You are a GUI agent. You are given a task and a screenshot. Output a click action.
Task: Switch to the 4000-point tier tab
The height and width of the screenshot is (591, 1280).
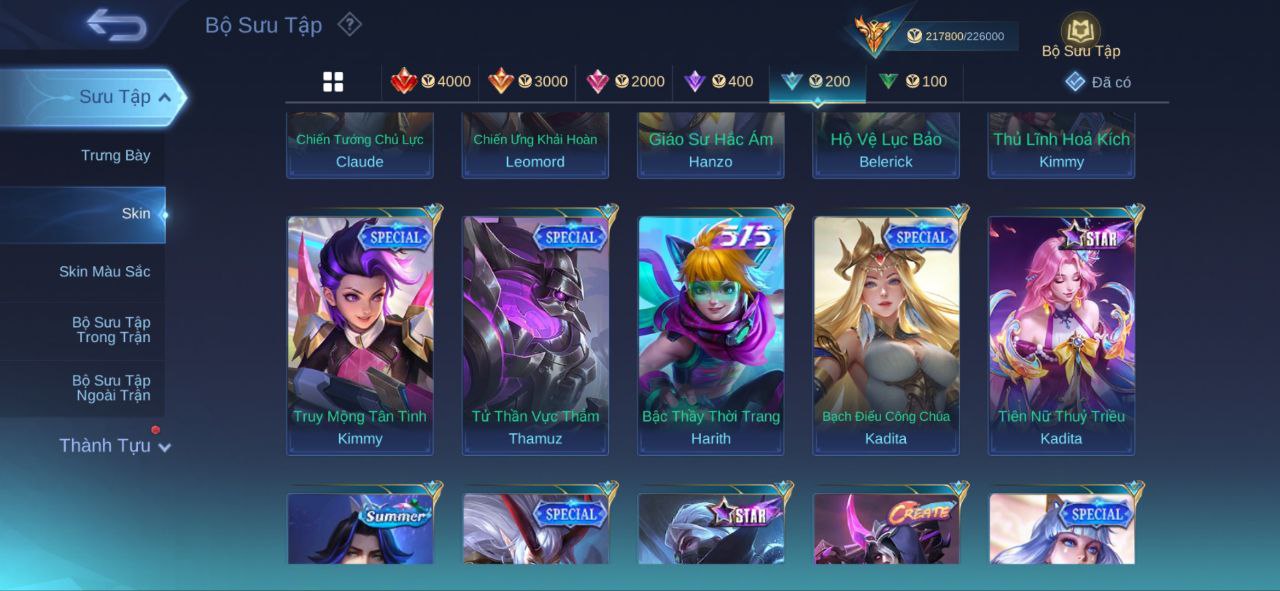[431, 82]
